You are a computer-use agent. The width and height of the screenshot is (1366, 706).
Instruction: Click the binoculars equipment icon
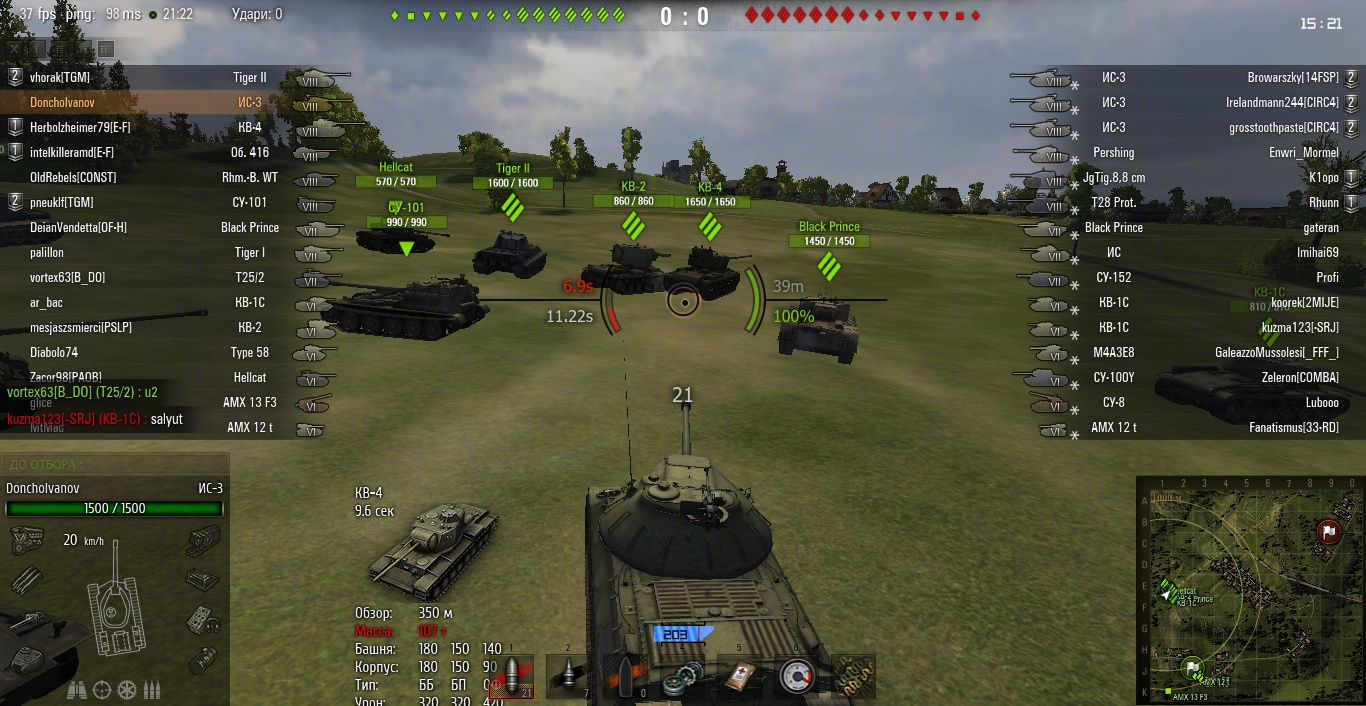pyautogui.click(x=76, y=690)
